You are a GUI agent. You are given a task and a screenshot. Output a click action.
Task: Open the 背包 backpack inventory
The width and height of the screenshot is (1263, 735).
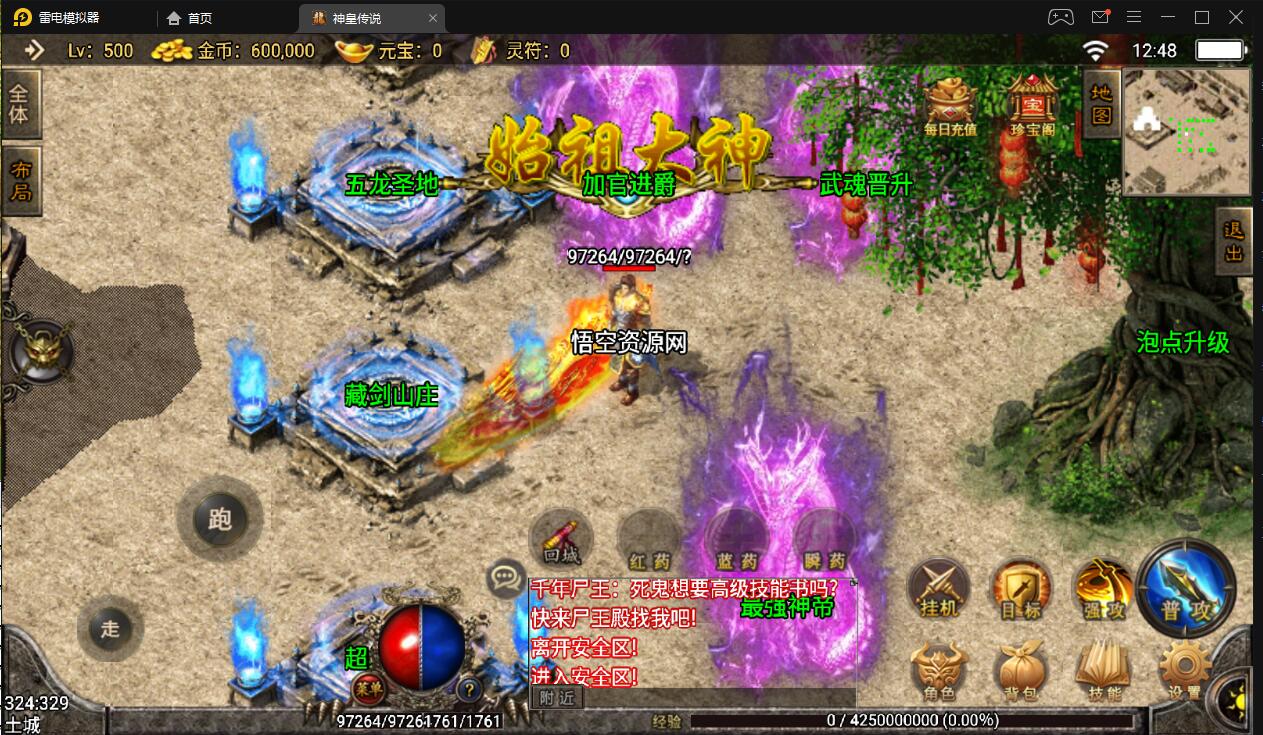point(1020,671)
